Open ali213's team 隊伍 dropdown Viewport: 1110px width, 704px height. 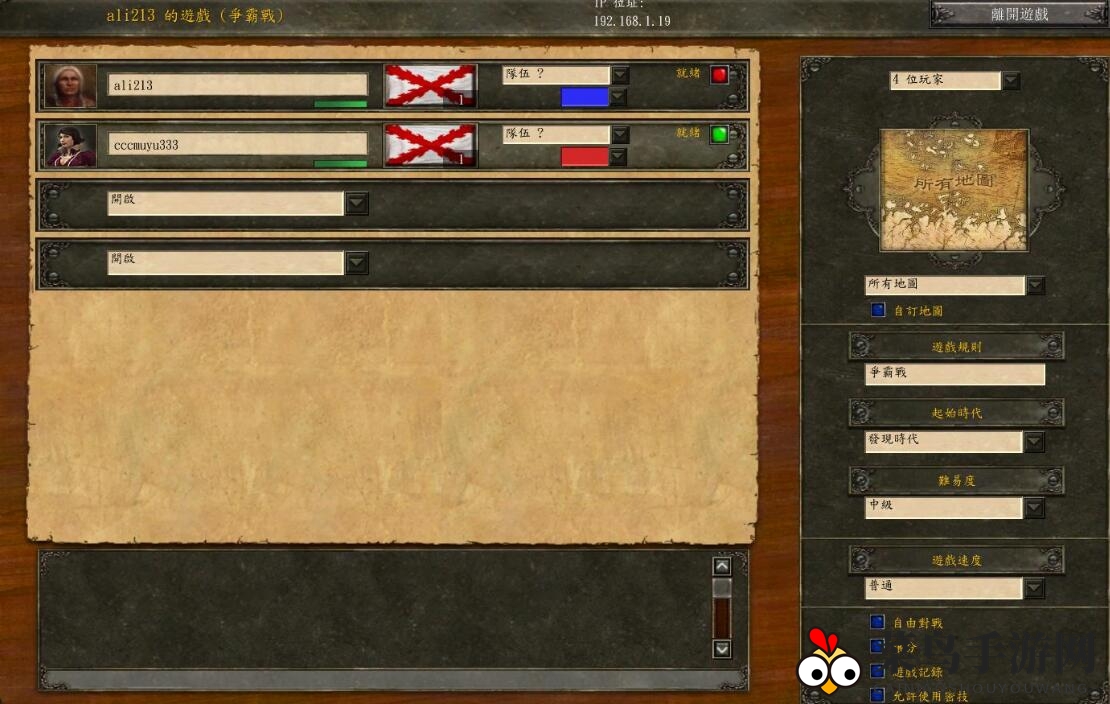620,76
